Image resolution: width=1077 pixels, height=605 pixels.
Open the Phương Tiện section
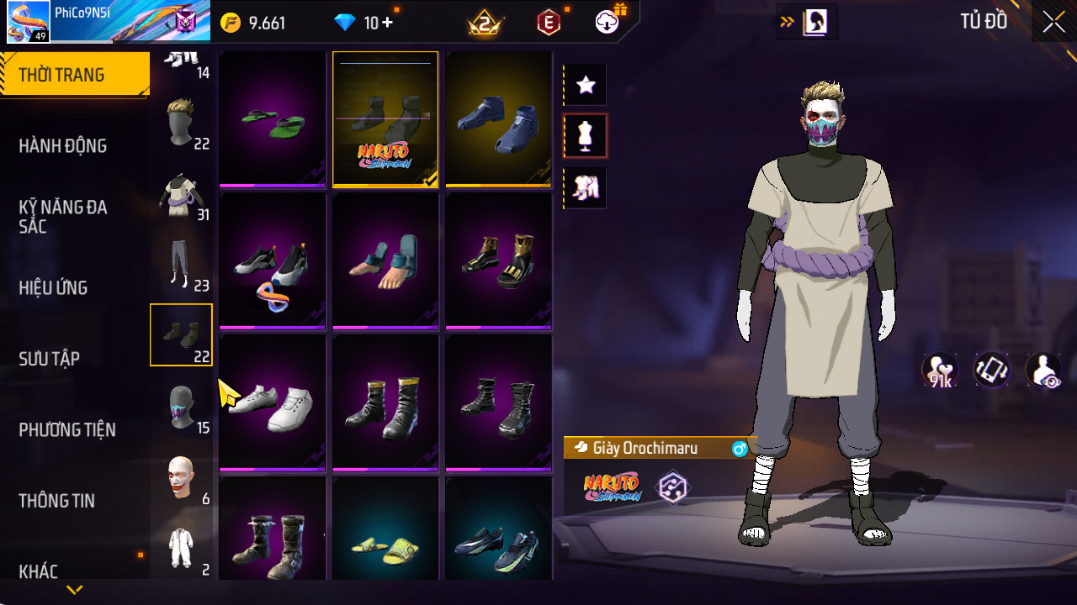[x=67, y=430]
